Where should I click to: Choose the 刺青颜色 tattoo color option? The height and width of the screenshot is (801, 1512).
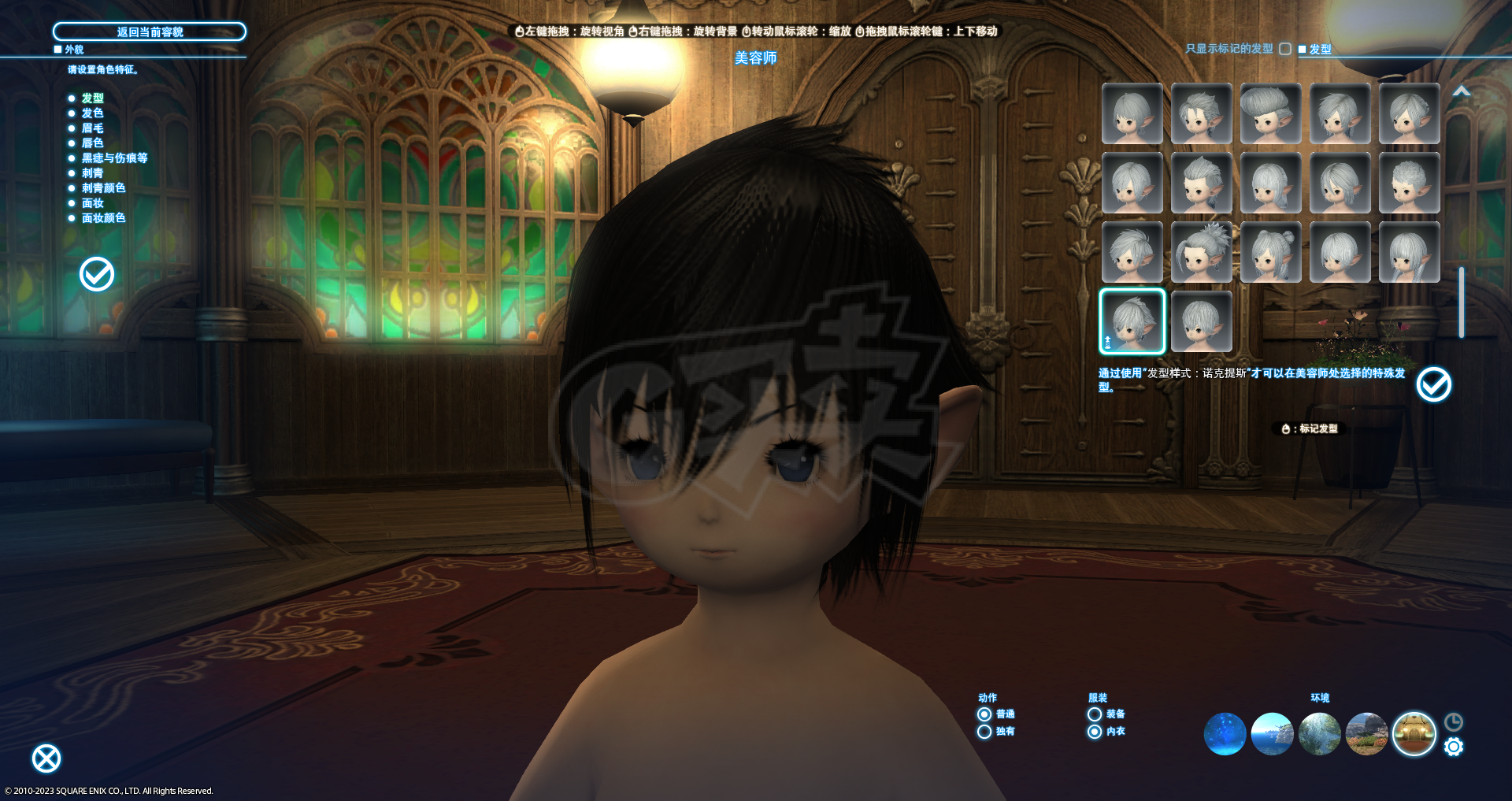103,188
